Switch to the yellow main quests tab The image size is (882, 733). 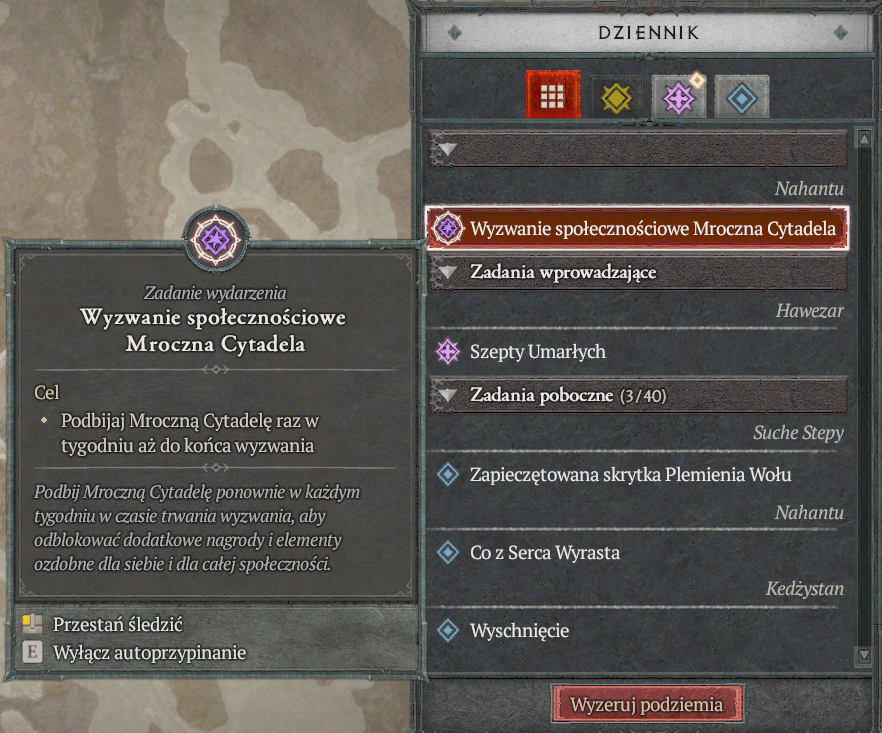coord(615,97)
